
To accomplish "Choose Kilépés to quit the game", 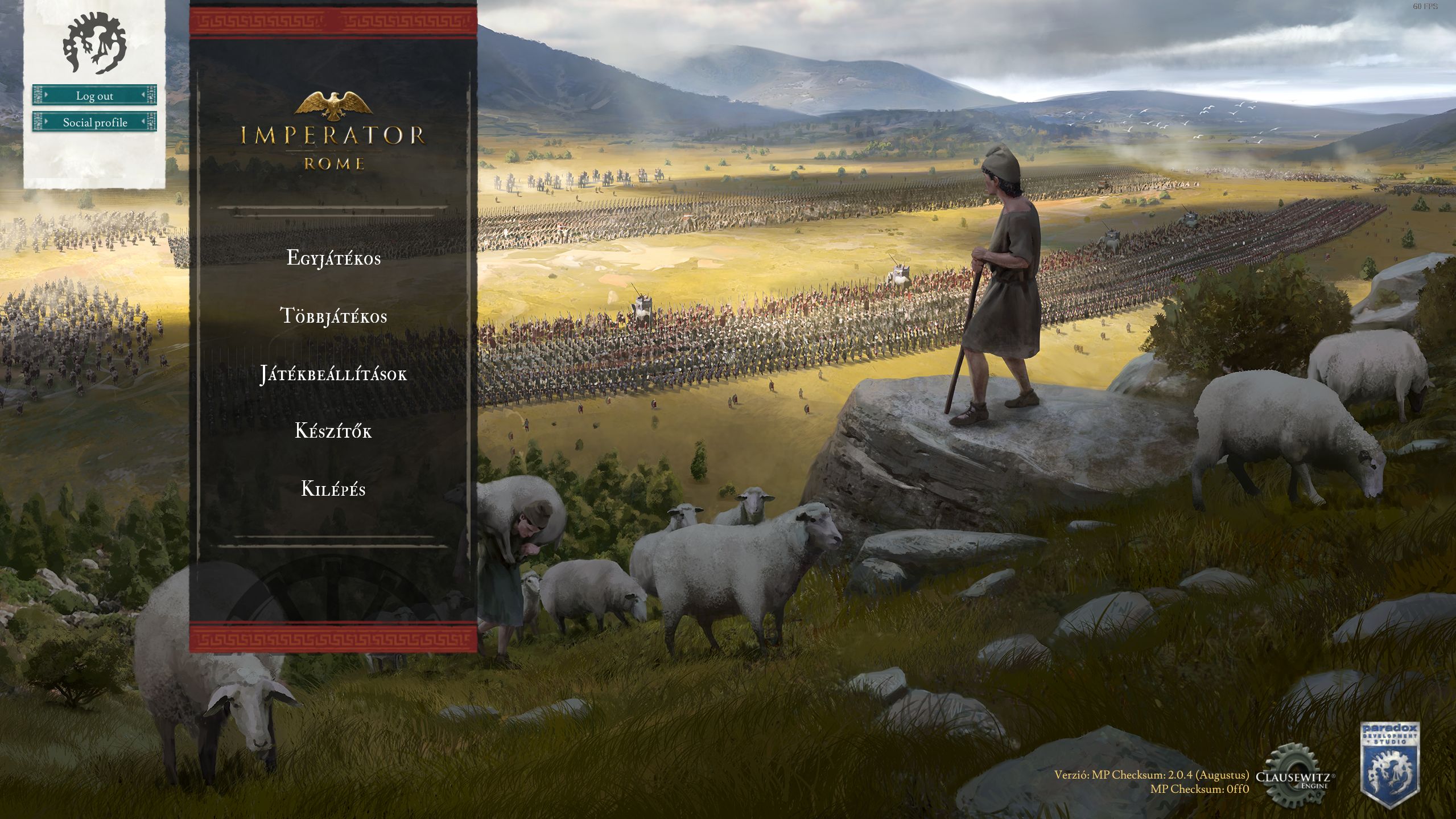I will (333, 489).
